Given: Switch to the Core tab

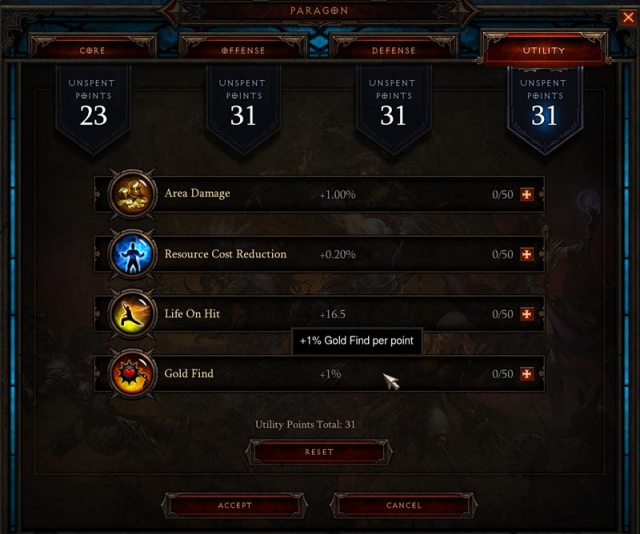Looking at the screenshot, I should coord(92,49).
